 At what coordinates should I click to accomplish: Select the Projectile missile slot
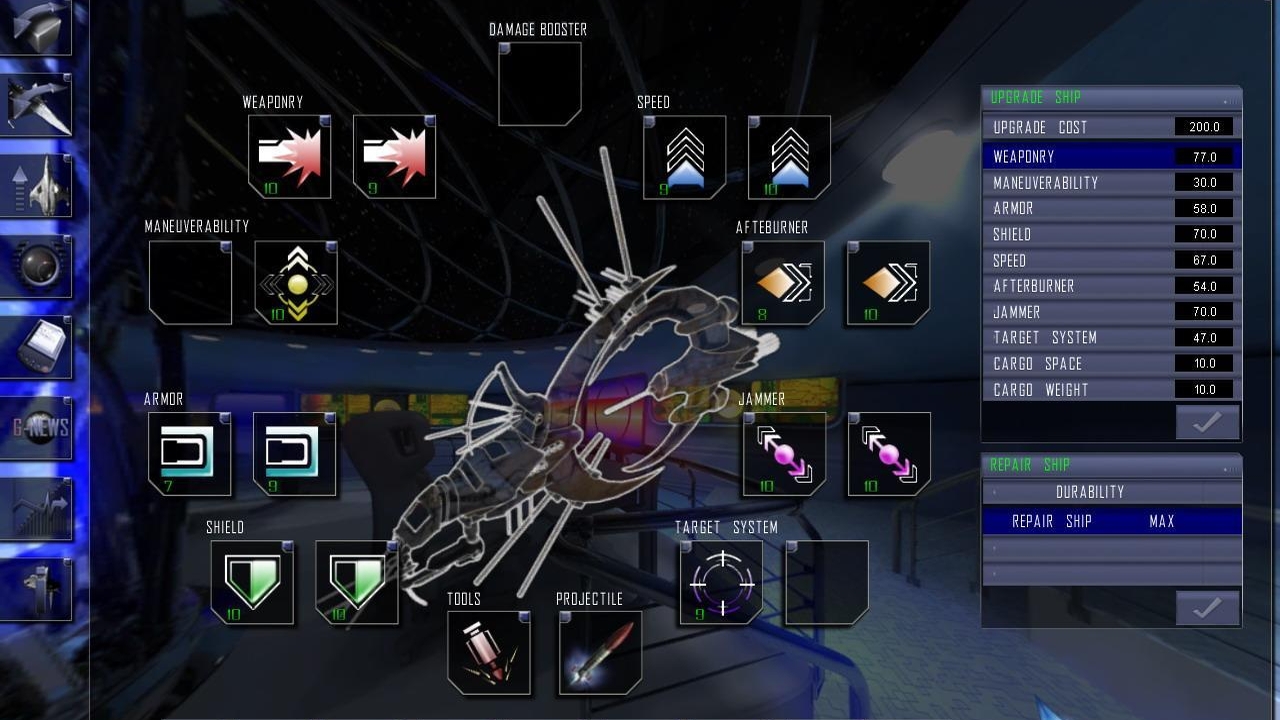tap(600, 652)
